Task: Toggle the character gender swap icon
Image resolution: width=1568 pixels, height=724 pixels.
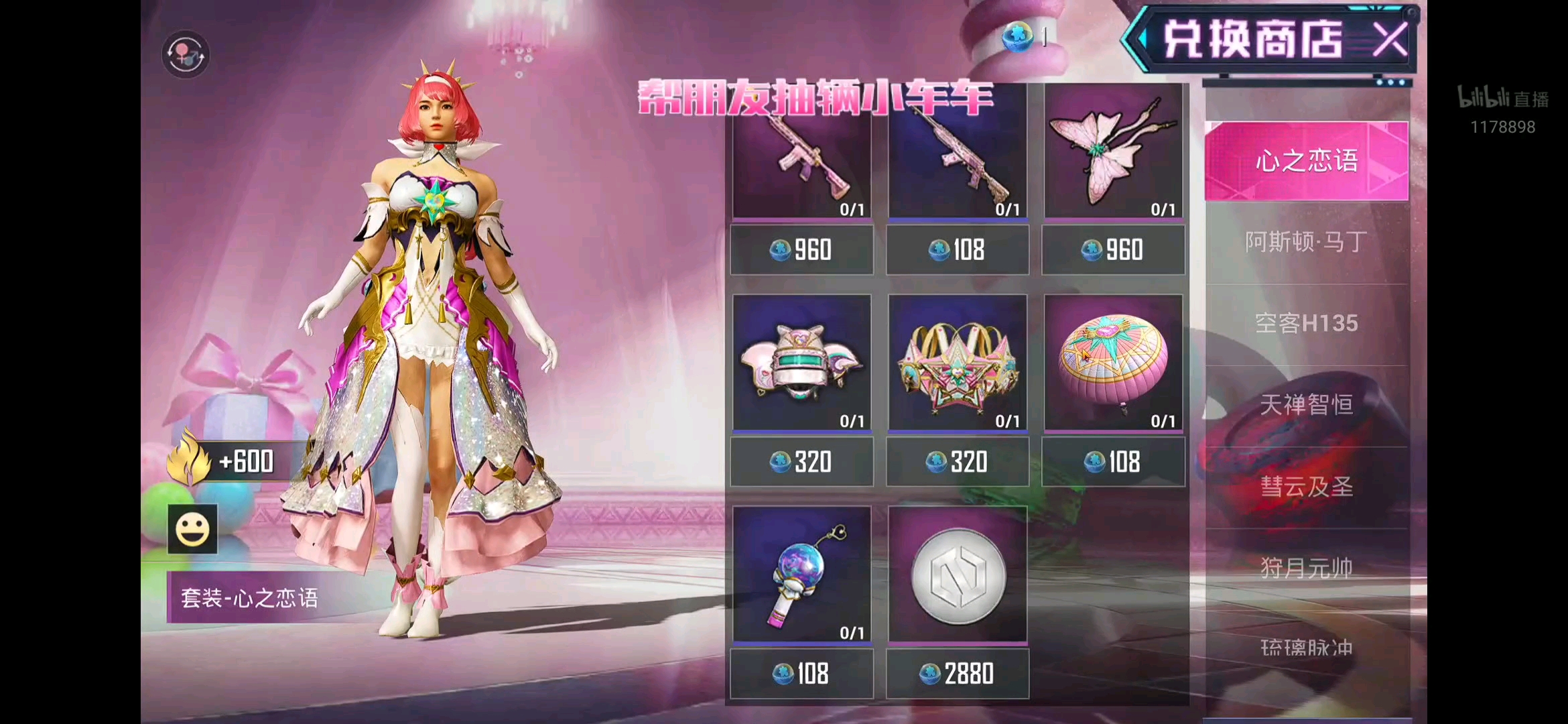Action: coord(186,54)
